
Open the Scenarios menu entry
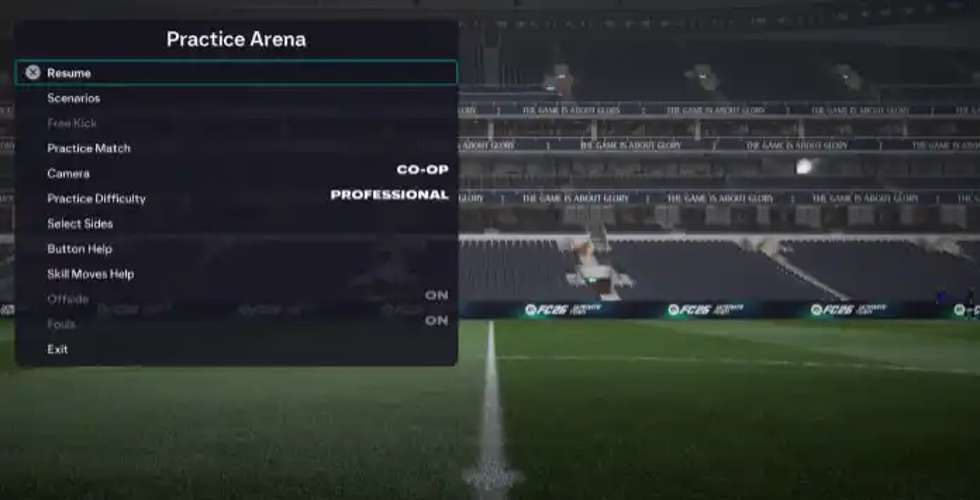click(73, 98)
